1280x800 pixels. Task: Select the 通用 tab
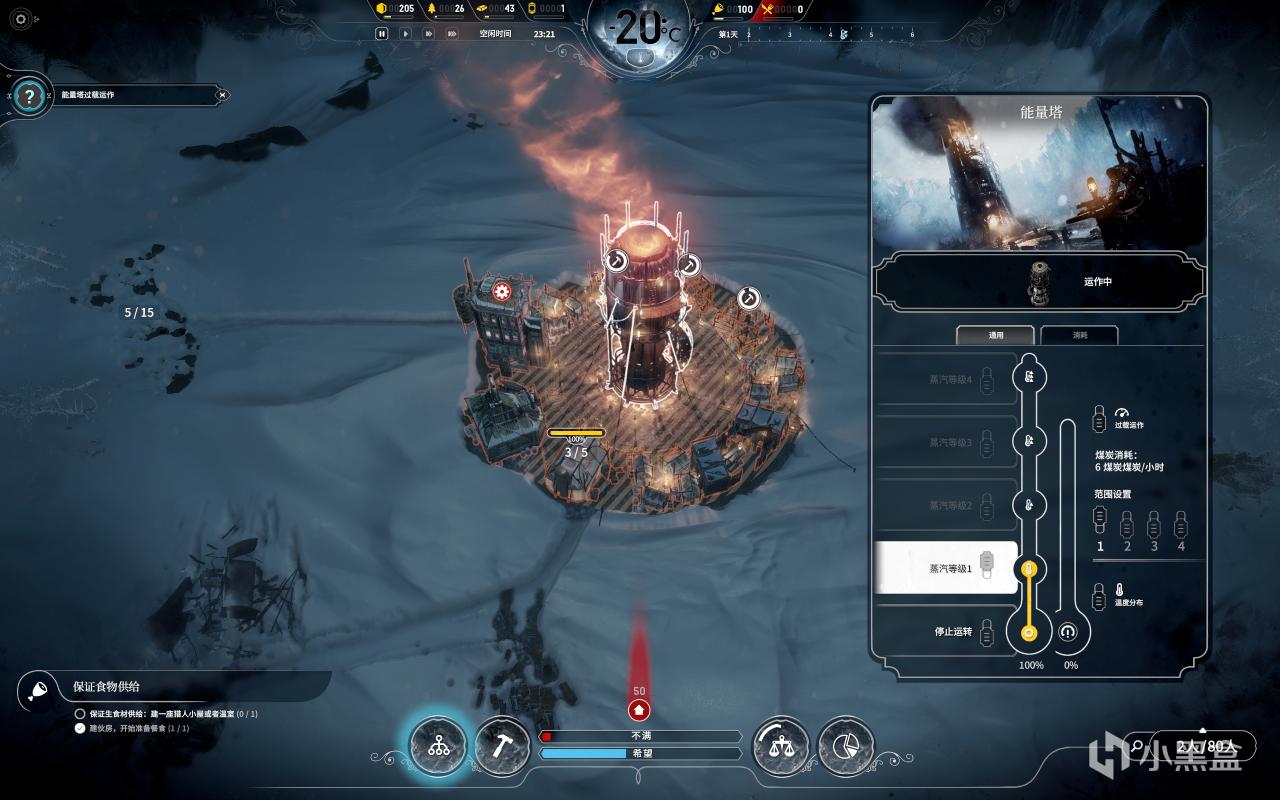[995, 335]
